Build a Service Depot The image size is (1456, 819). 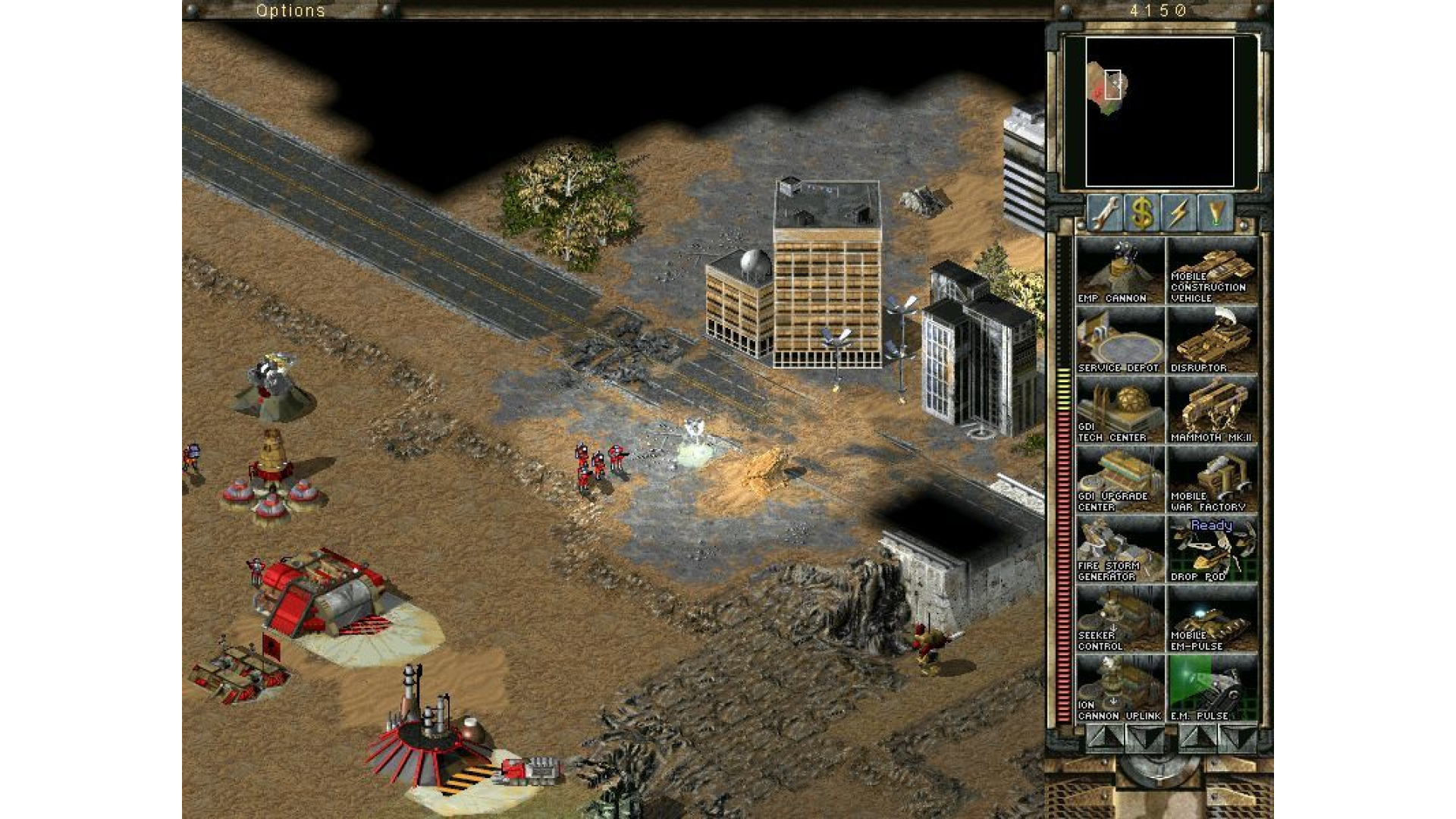pos(1119,339)
